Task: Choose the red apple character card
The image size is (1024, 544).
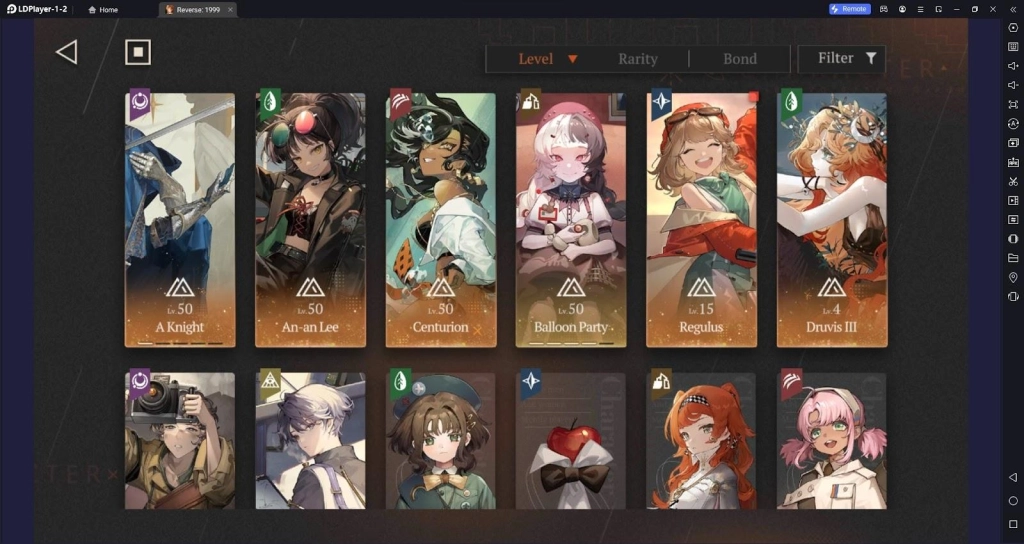Action: (571, 440)
